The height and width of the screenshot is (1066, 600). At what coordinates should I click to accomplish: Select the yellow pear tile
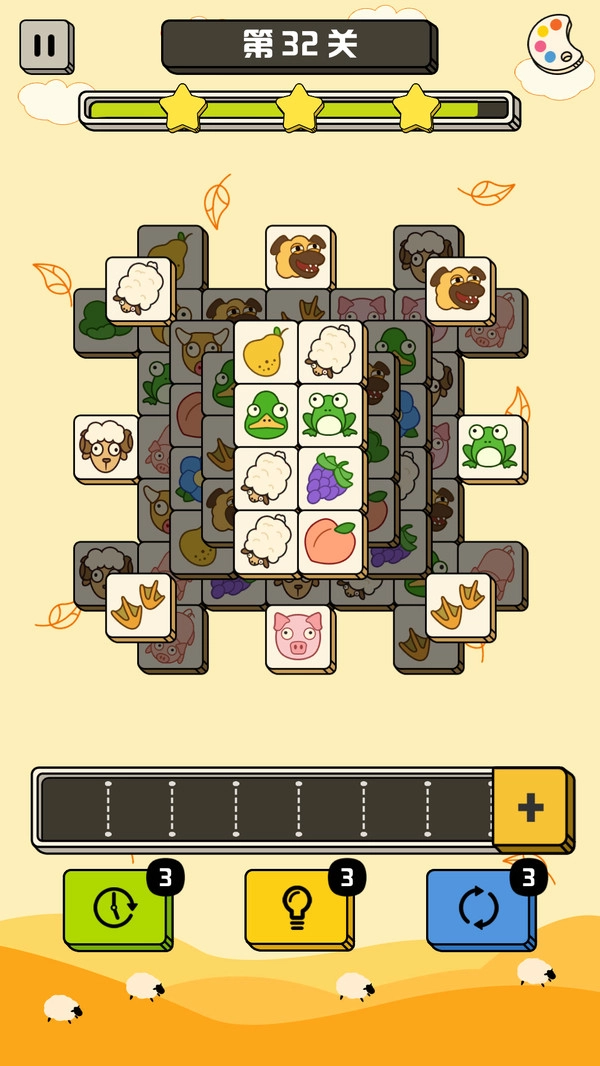pos(266,351)
